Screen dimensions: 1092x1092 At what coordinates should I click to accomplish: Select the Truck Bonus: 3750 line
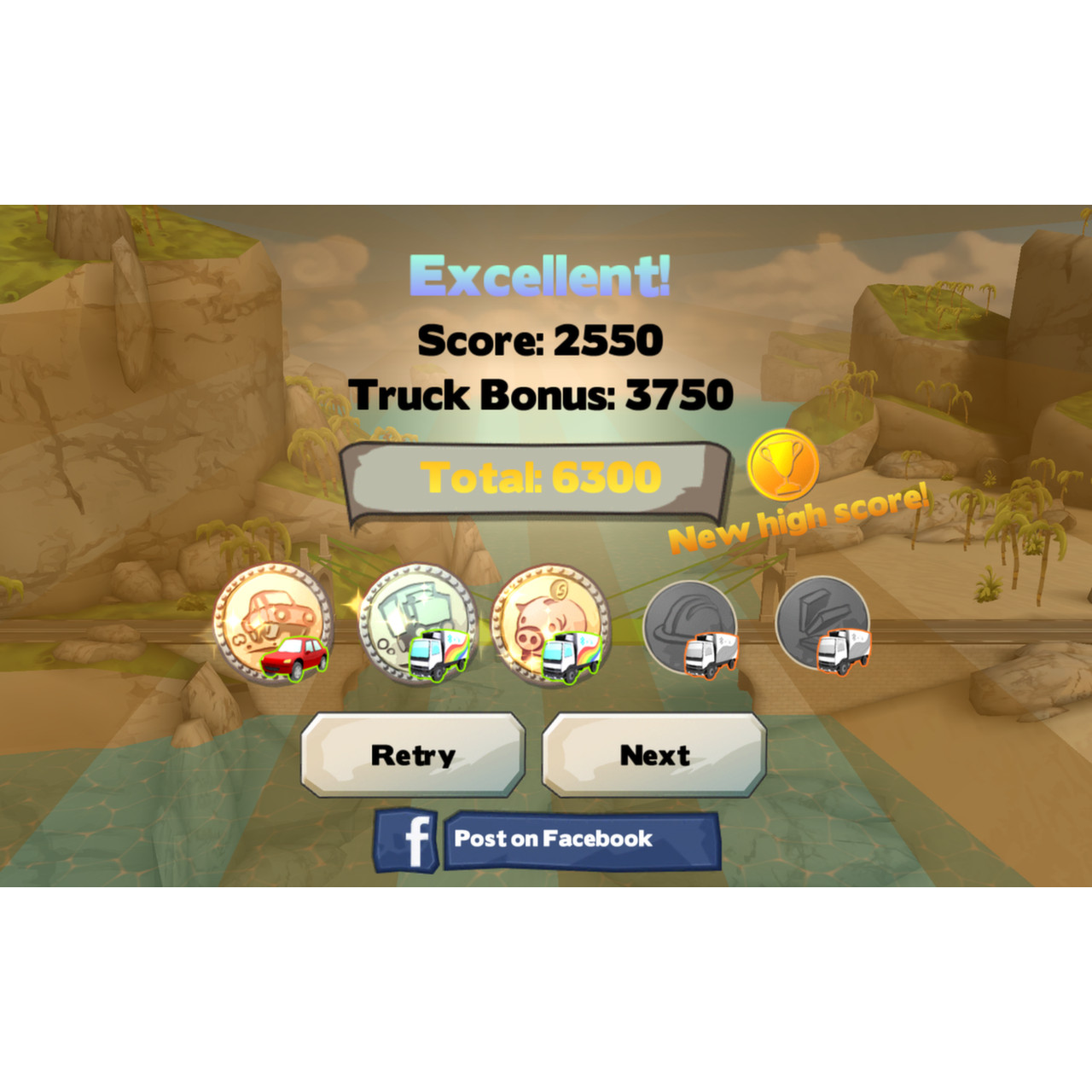[544, 394]
